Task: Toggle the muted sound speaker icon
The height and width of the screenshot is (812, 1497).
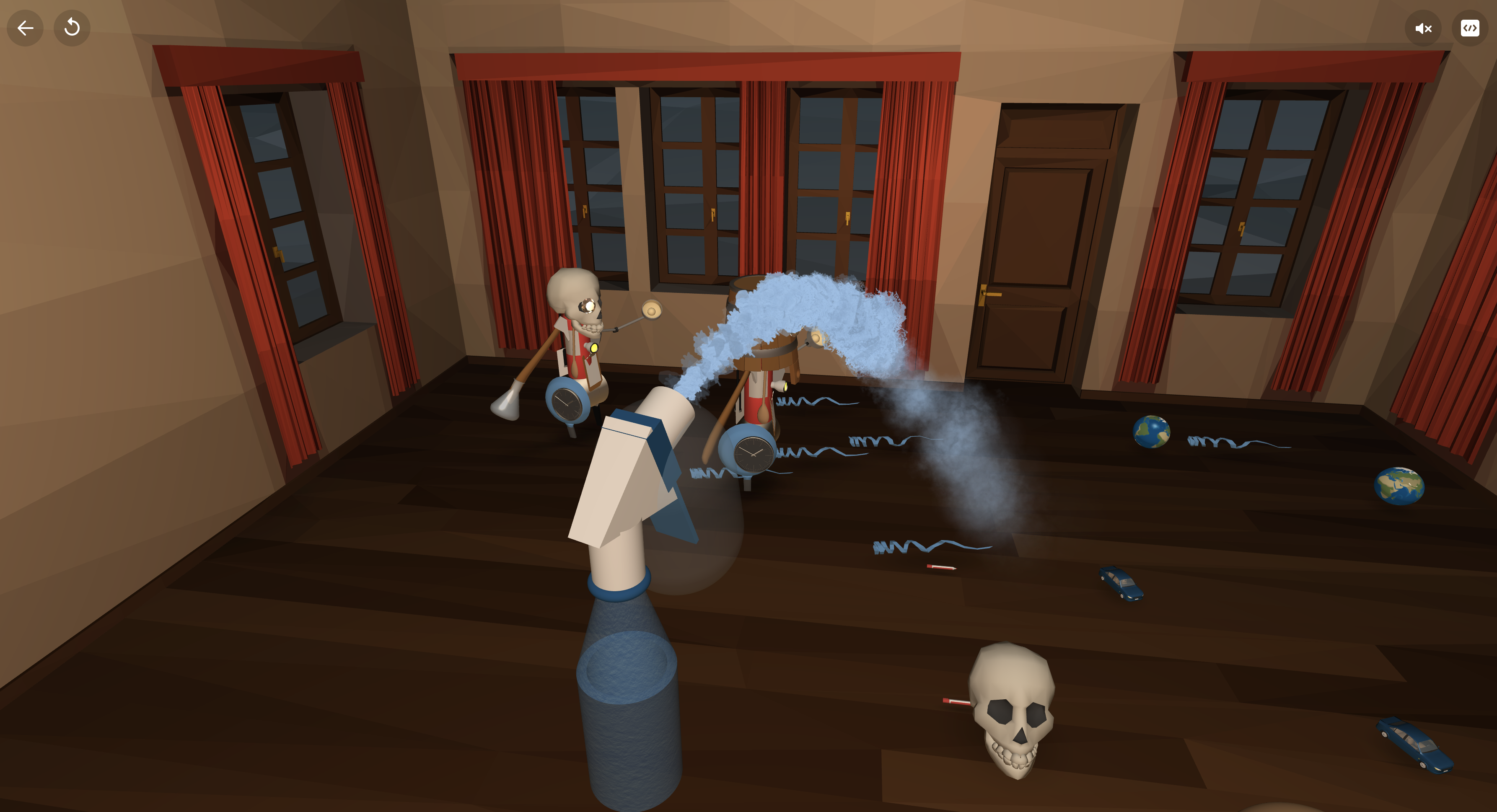Action: [x=1423, y=28]
